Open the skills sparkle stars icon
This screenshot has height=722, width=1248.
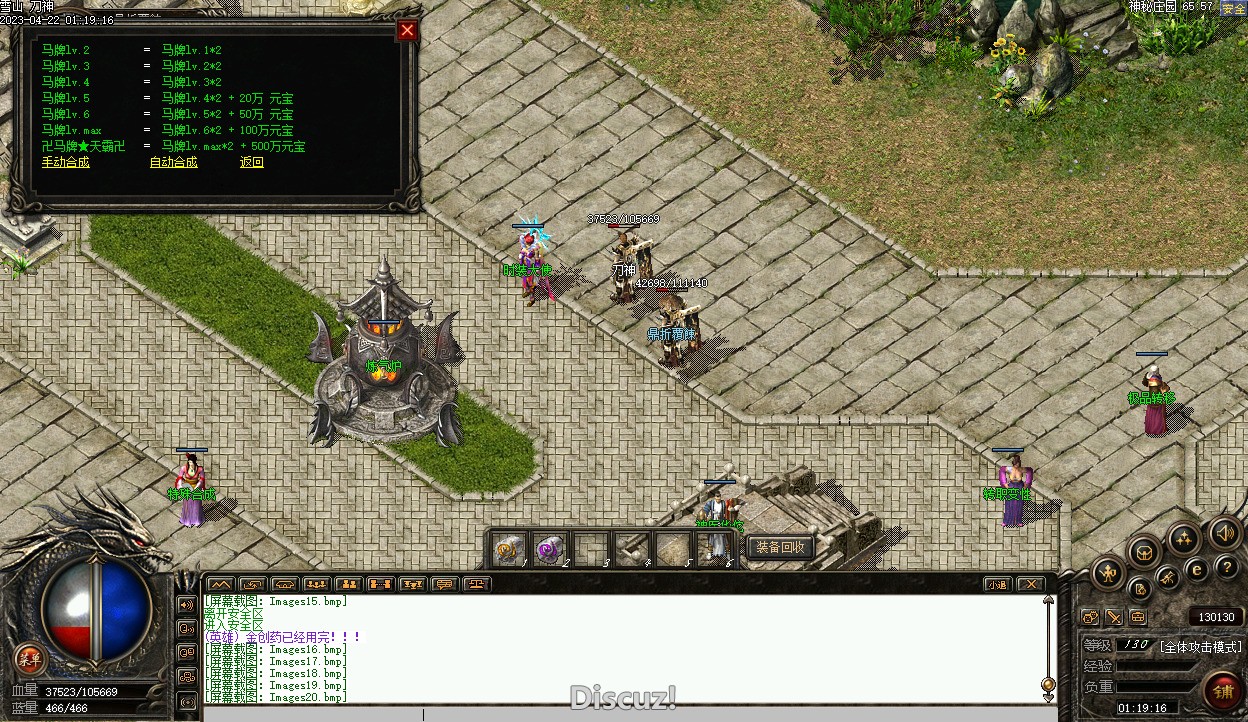click(1184, 539)
